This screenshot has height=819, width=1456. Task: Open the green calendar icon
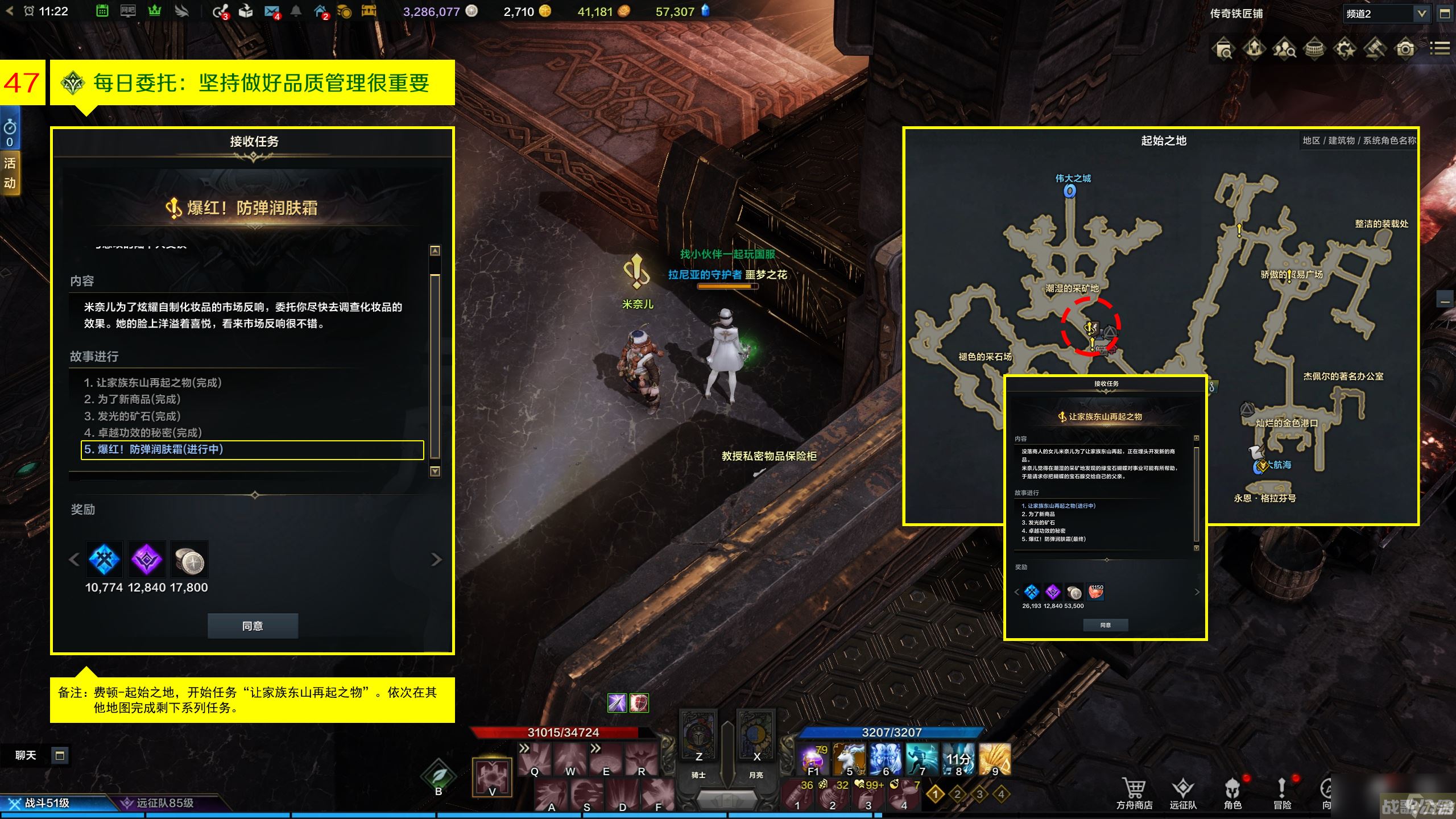tap(102, 11)
